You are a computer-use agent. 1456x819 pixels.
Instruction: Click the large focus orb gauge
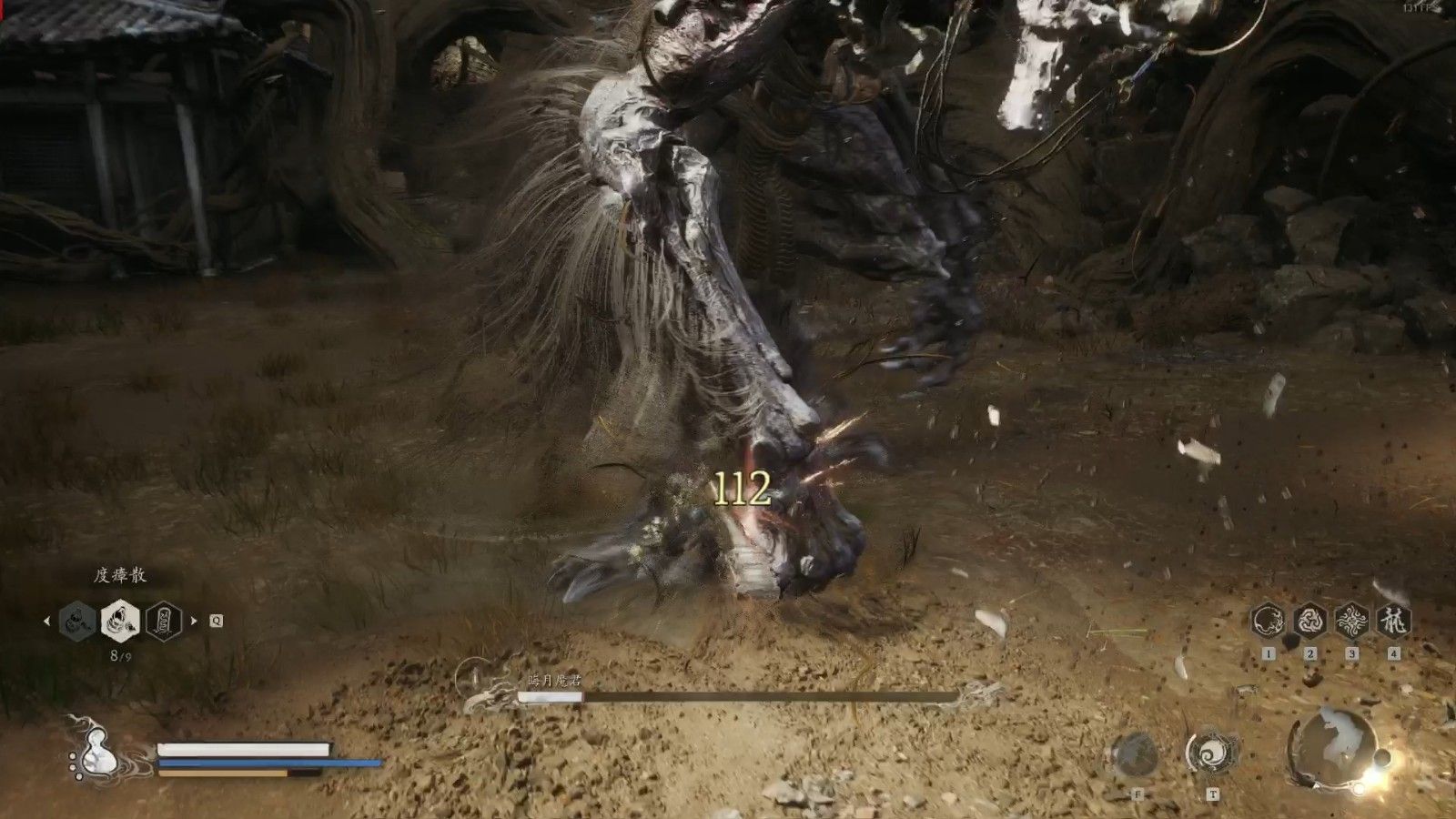click(1332, 744)
